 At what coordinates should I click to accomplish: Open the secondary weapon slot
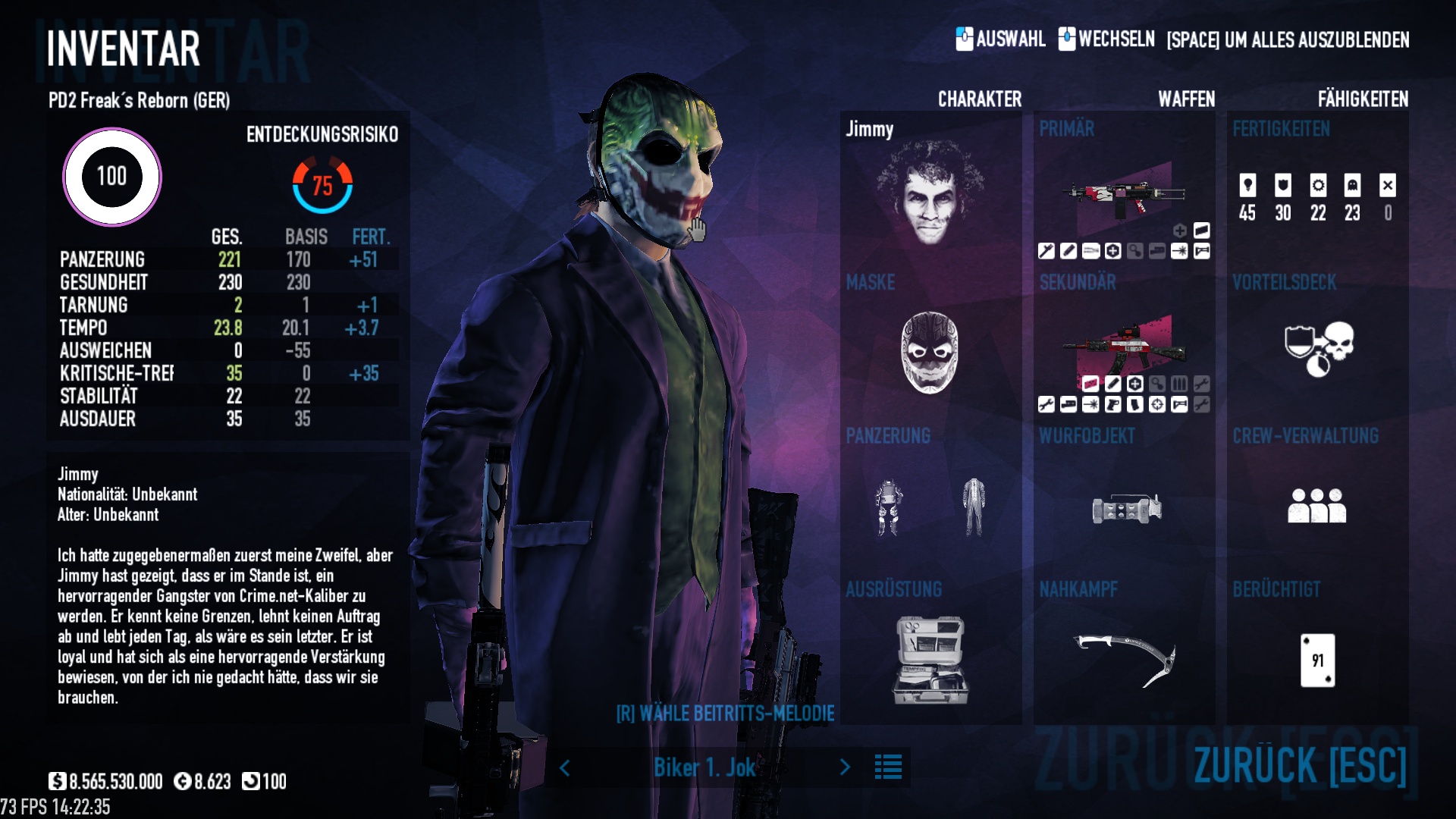coord(1123,345)
